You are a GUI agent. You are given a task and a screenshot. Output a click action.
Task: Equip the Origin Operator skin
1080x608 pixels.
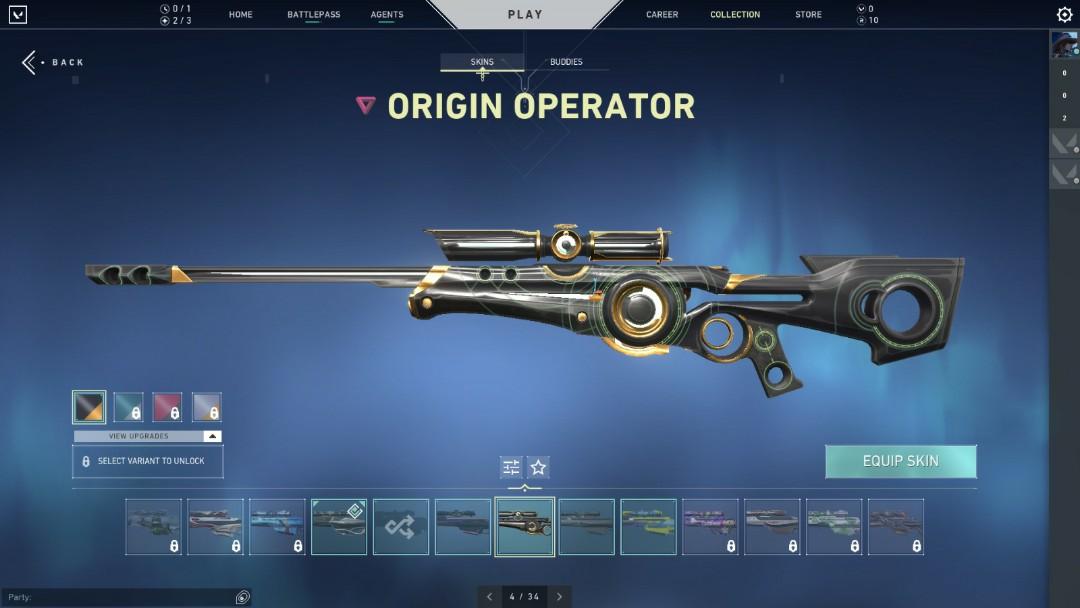coord(900,461)
